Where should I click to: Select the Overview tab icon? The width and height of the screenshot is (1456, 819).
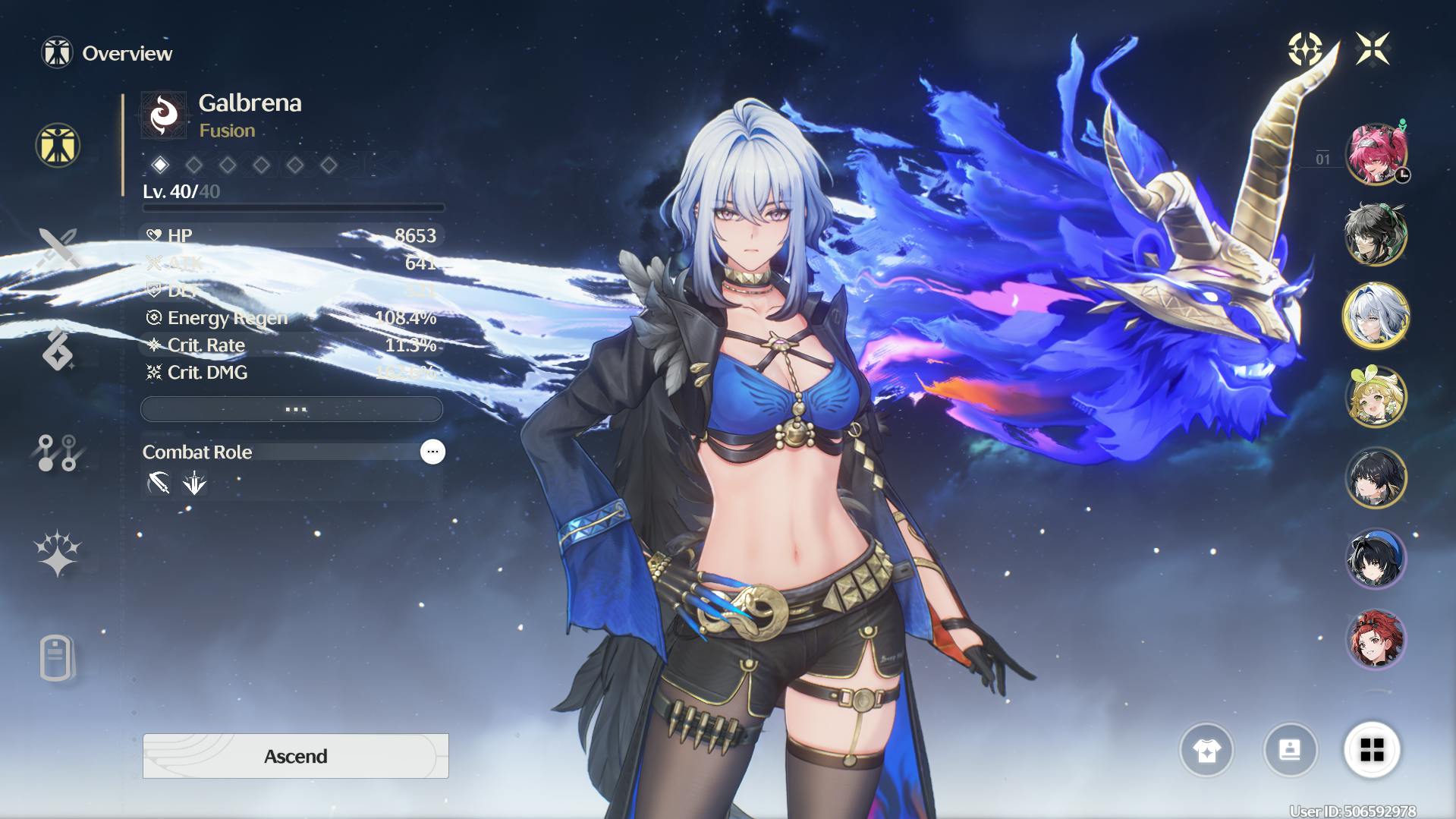[58, 145]
